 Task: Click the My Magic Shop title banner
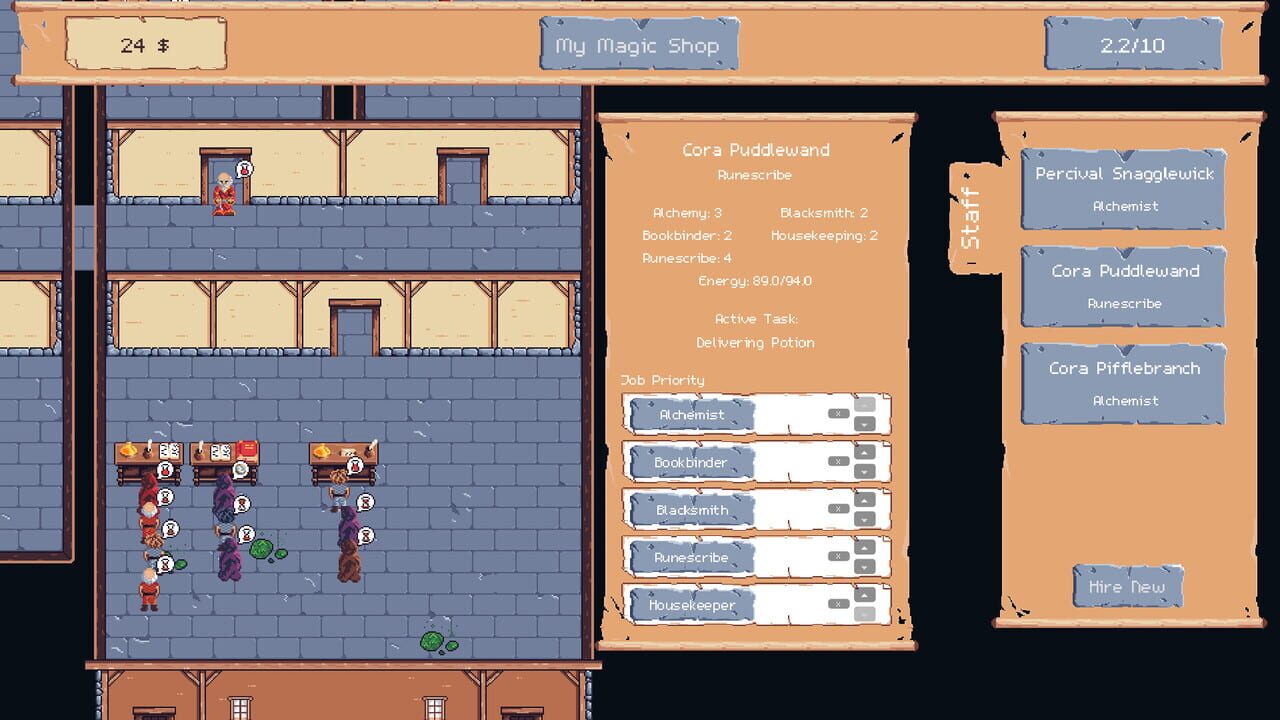point(638,45)
